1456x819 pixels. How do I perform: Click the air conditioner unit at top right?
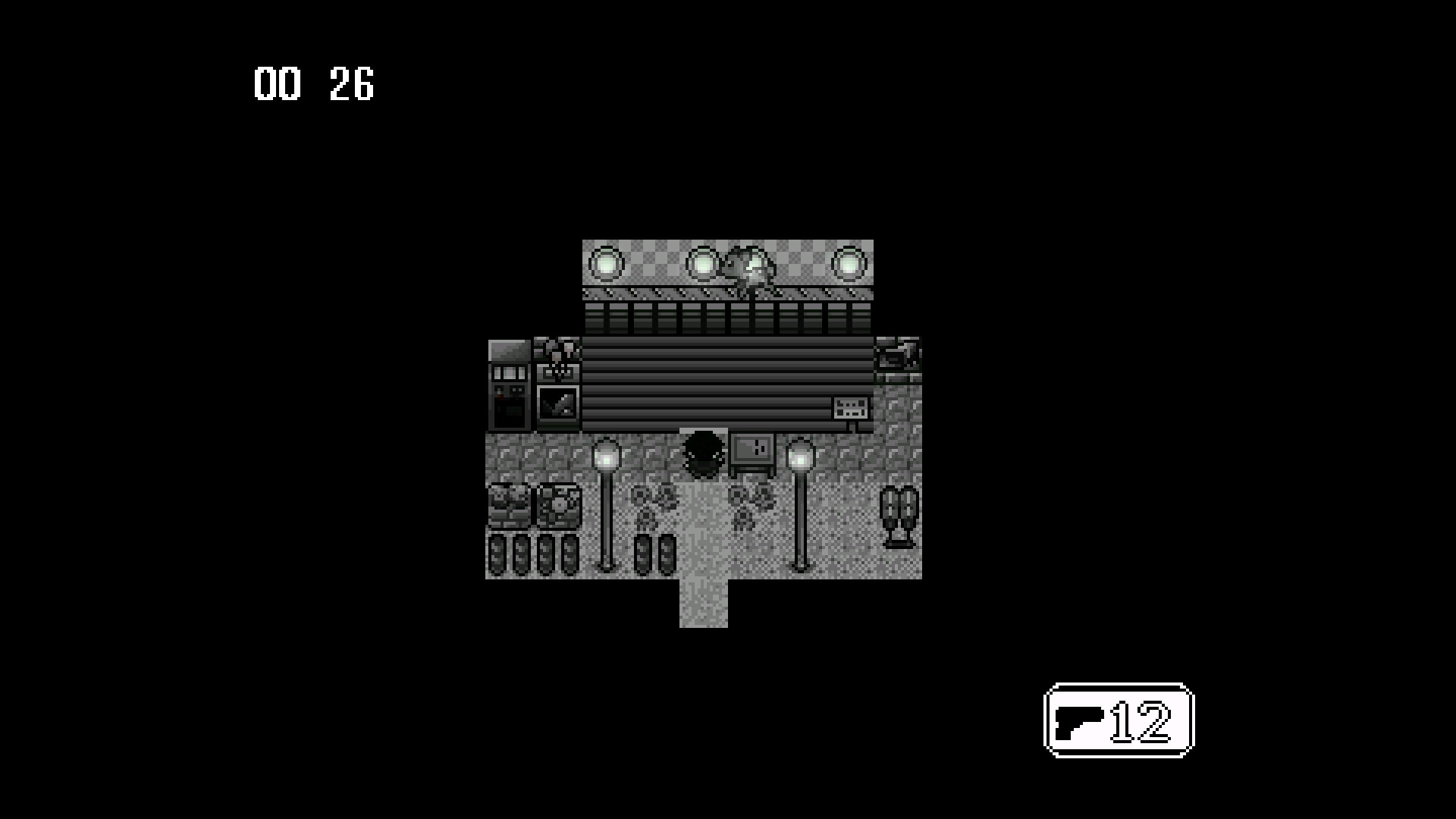click(x=897, y=356)
